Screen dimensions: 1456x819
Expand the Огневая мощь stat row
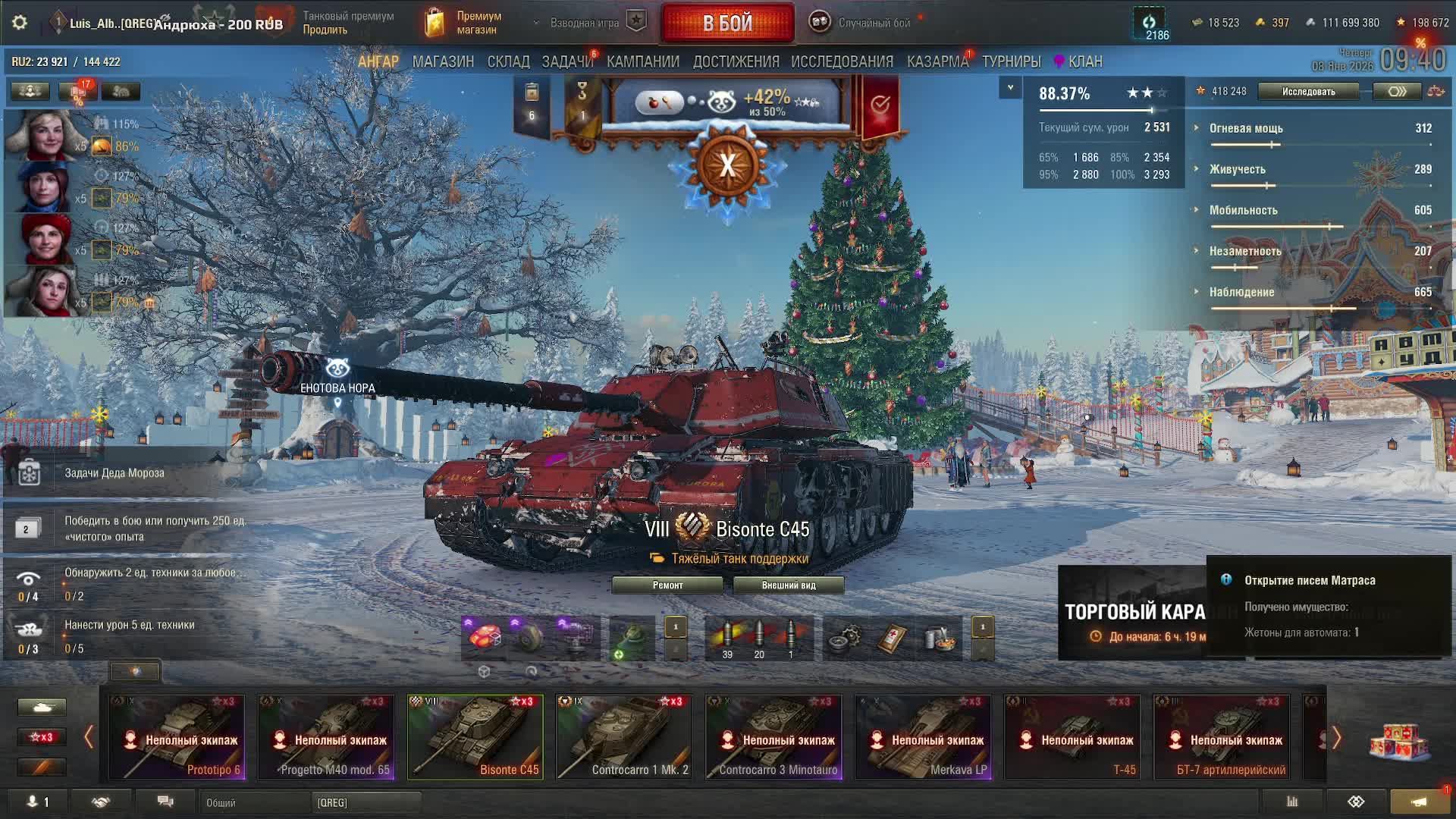pos(1245,128)
